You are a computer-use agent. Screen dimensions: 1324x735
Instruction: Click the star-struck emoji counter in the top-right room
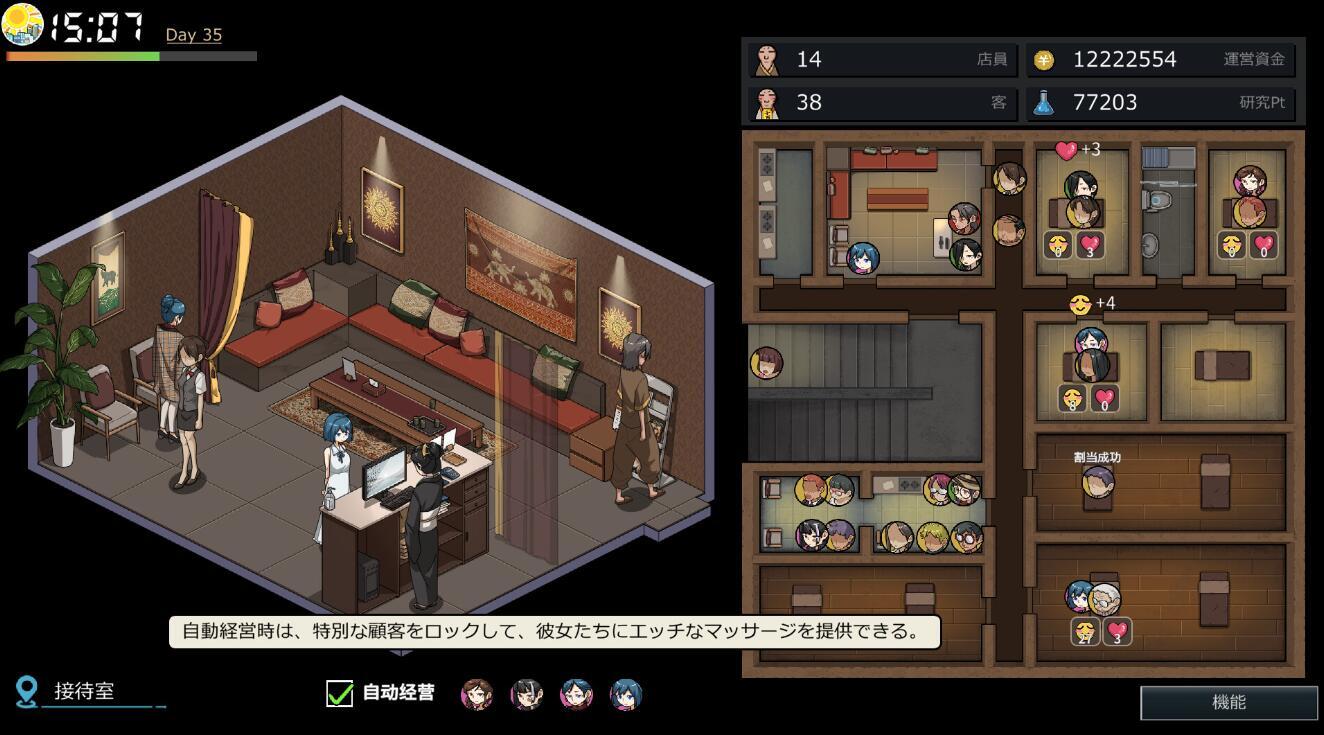pos(1232,243)
